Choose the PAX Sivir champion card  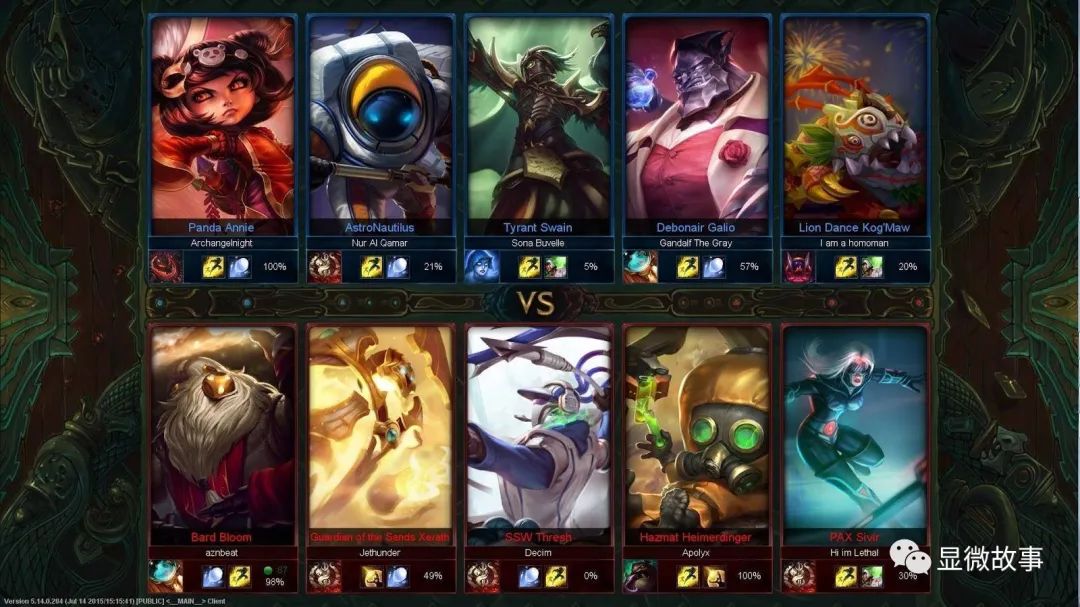[855, 430]
